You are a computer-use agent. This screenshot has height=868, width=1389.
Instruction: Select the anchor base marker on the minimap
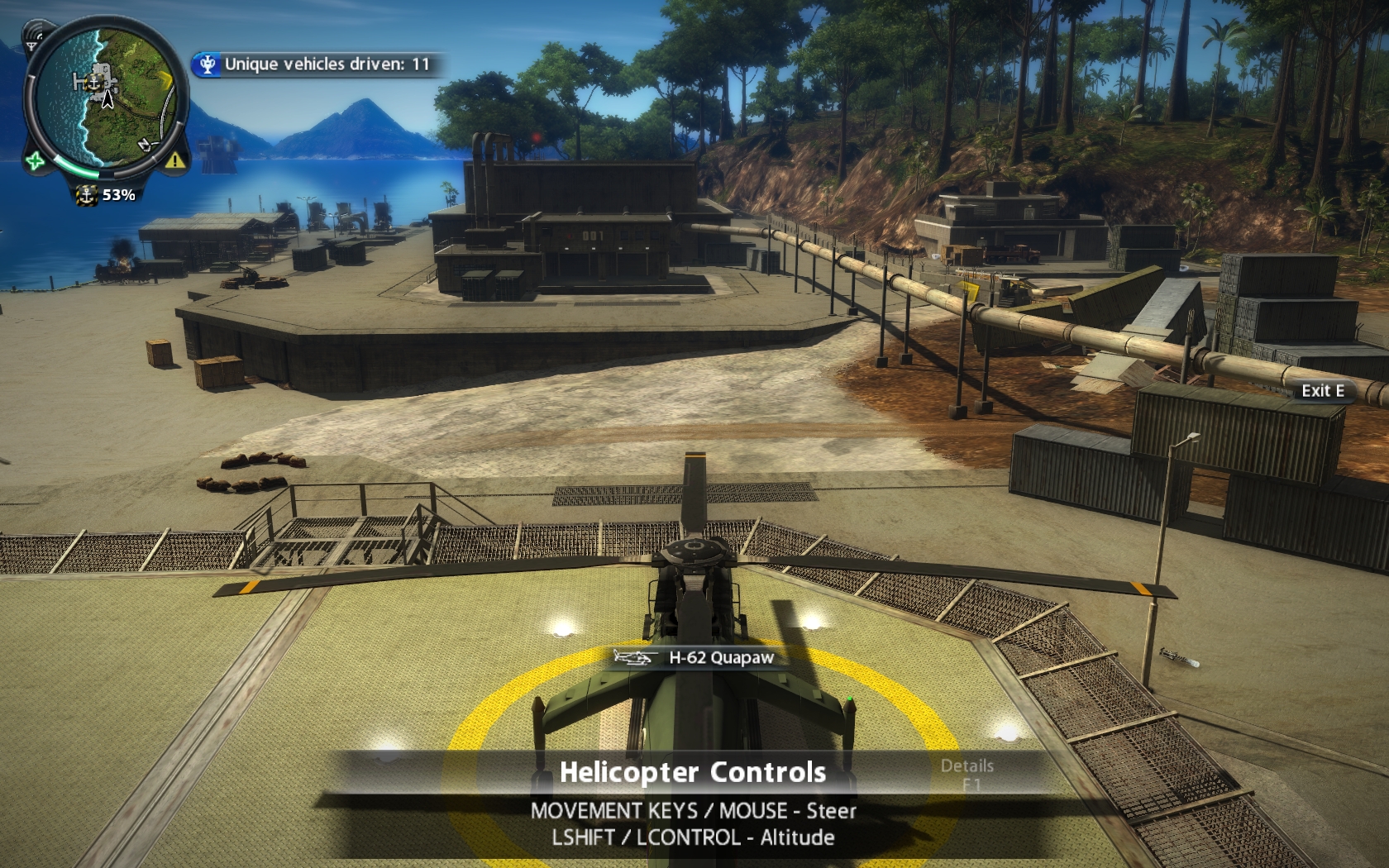[x=93, y=83]
